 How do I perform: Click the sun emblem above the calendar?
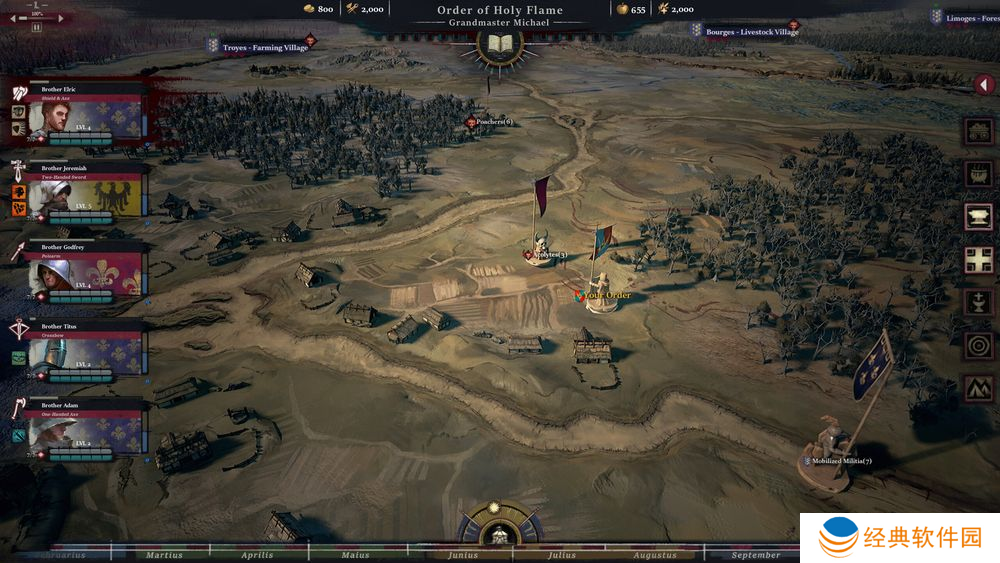499,514
